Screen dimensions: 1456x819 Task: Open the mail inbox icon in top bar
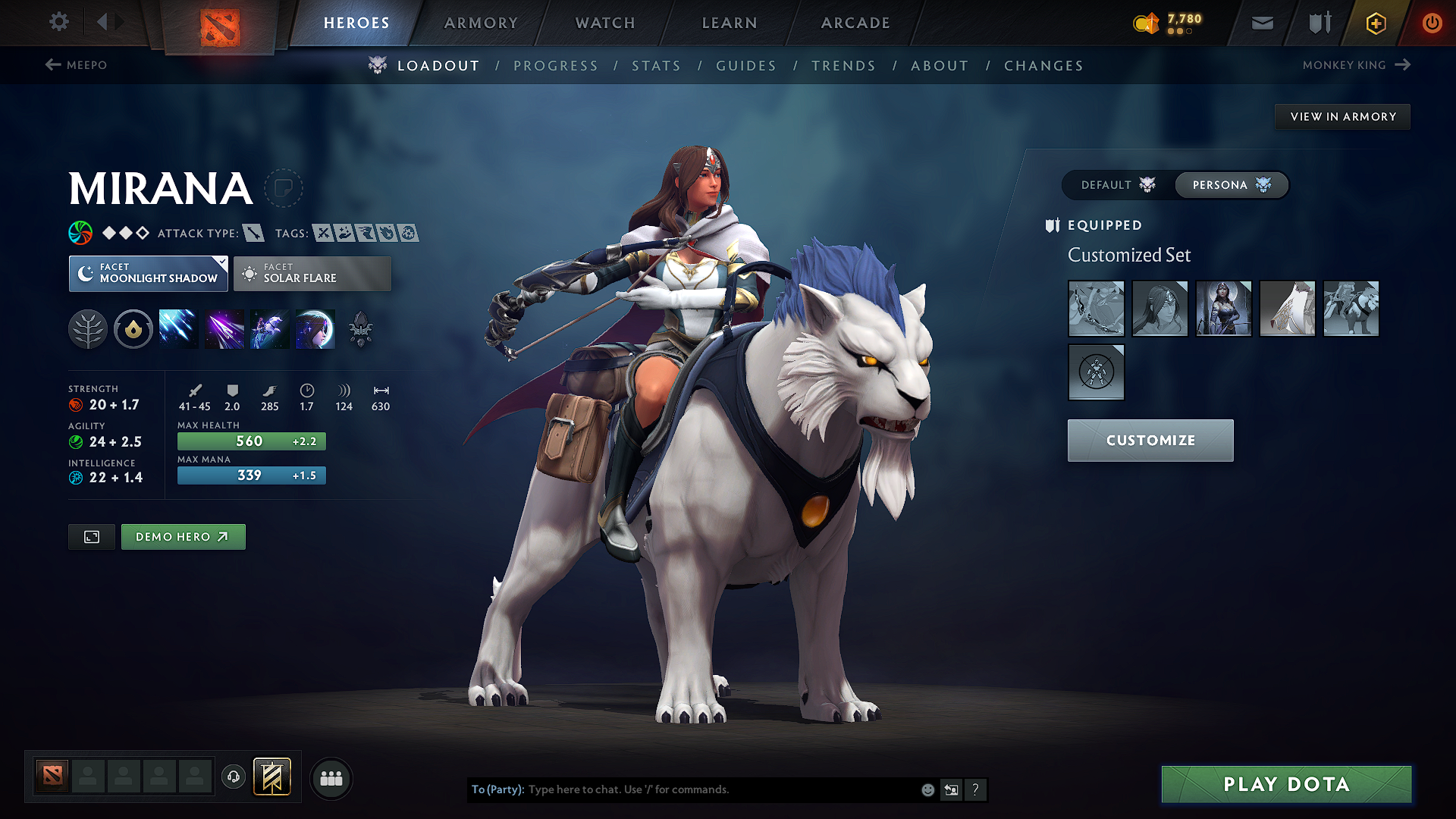pyautogui.click(x=1262, y=23)
